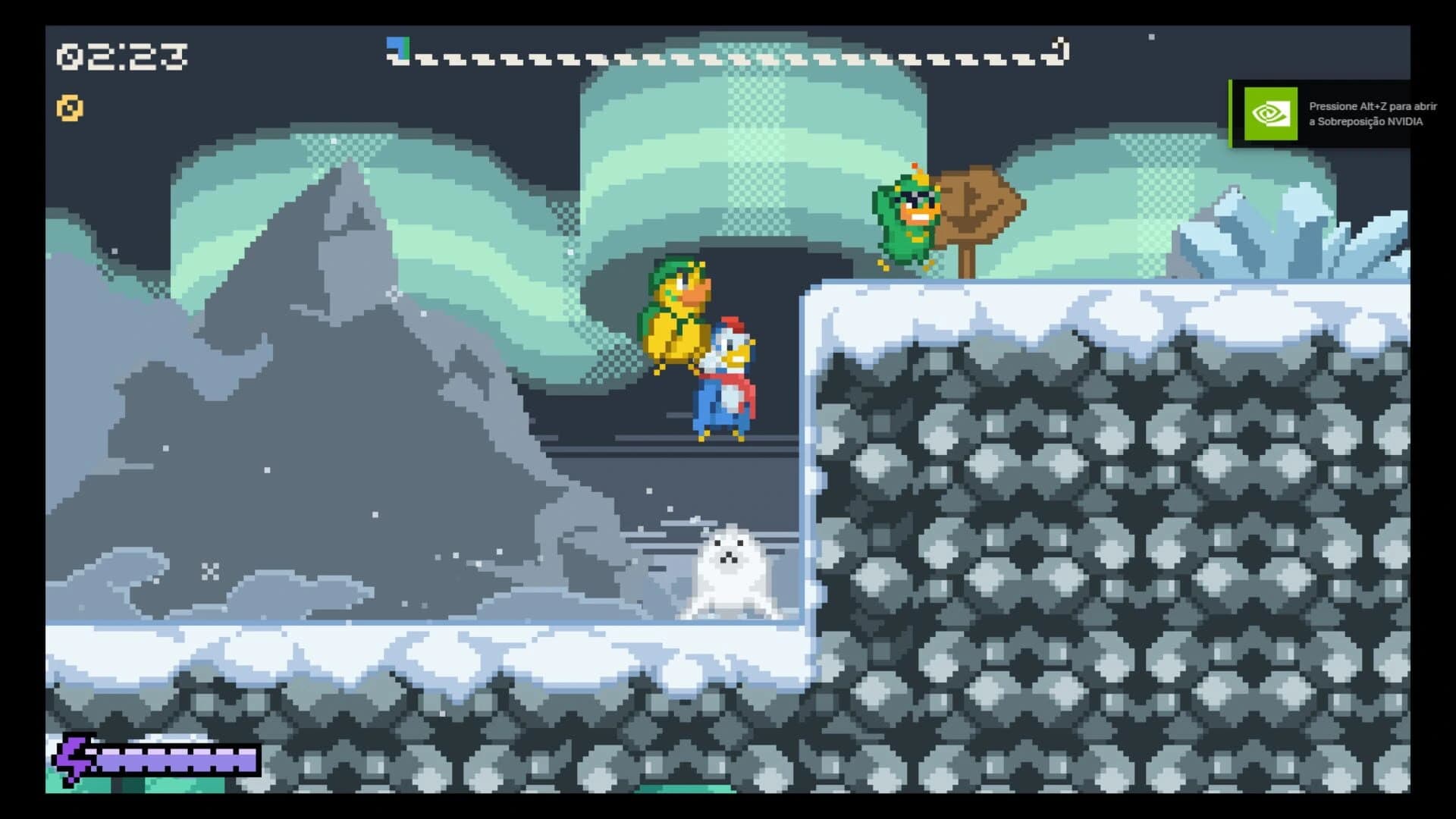Click the 'Pressione Alt+Z para abrir' text
The height and width of the screenshot is (819, 1456).
tap(1373, 106)
